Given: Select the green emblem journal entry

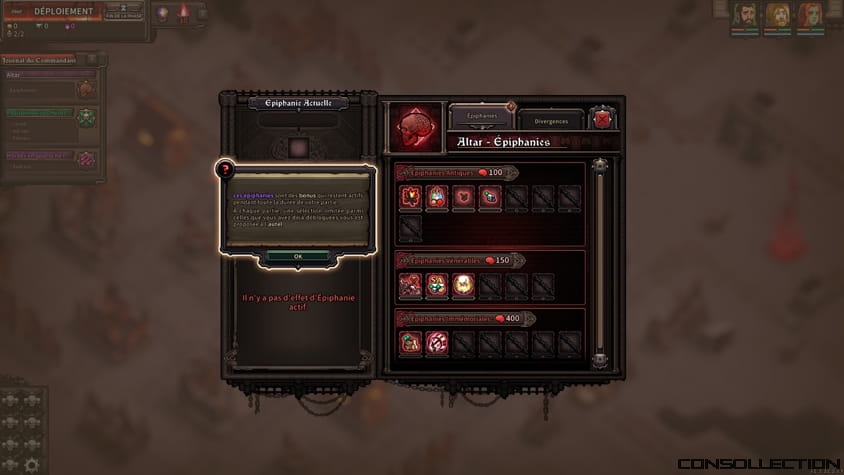Looking at the screenshot, I should click(86, 116).
